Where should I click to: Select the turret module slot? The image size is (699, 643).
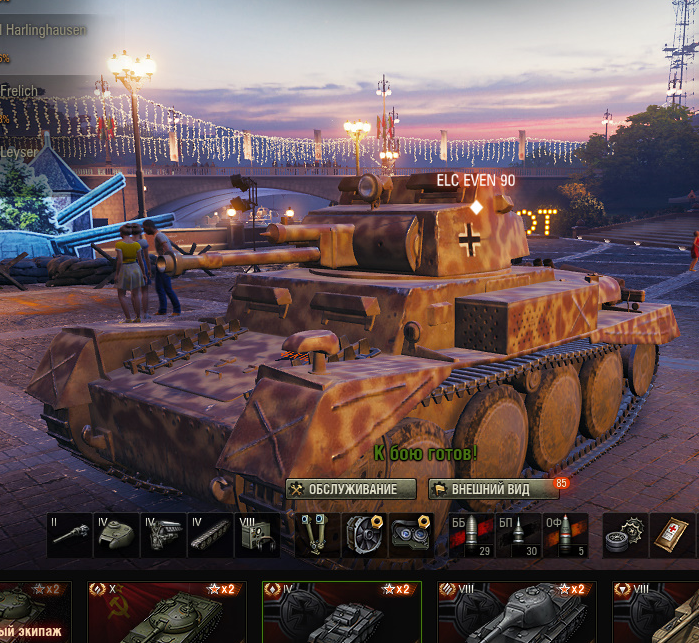[116, 535]
